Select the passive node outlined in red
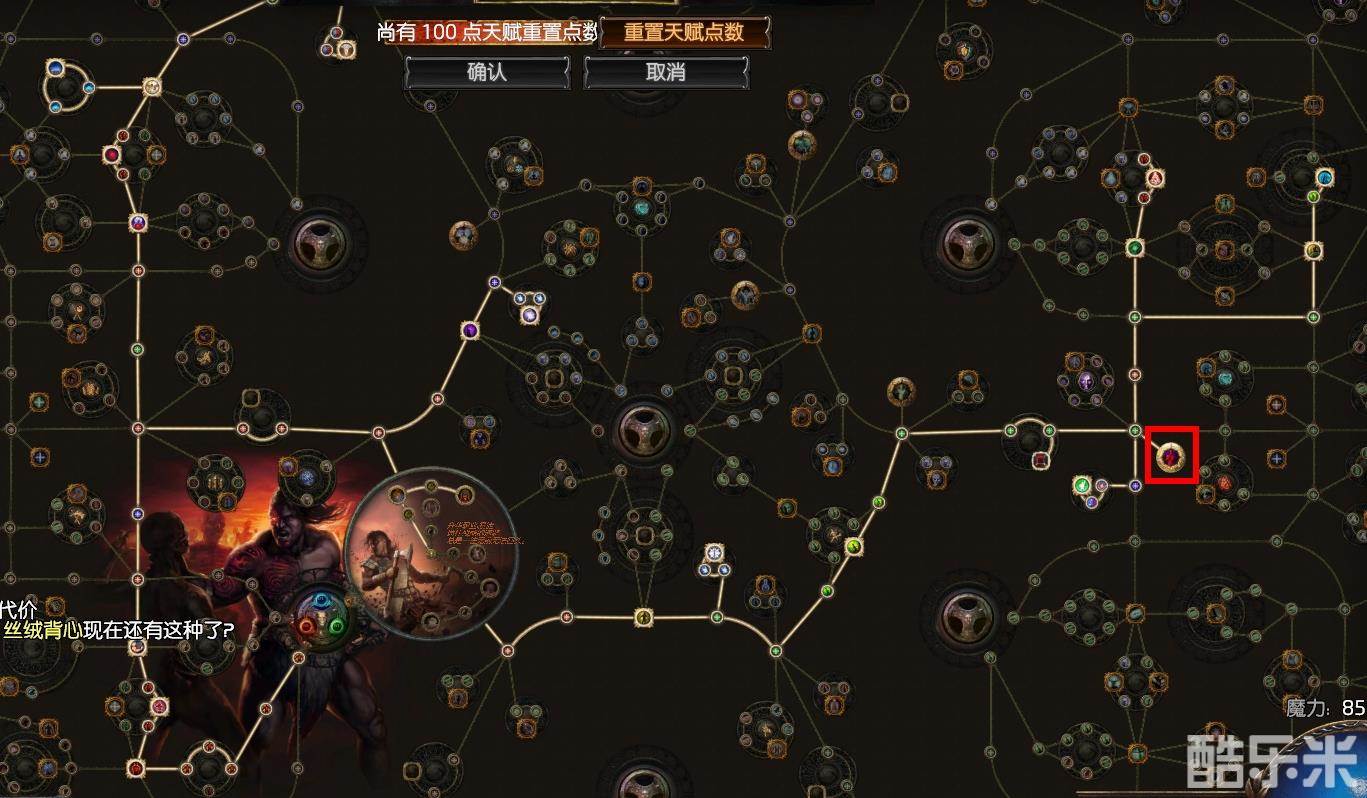 click(x=1171, y=457)
